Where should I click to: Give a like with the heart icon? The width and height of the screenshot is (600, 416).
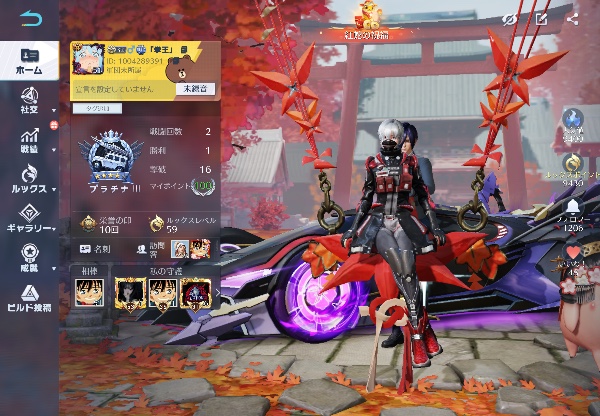574,257
